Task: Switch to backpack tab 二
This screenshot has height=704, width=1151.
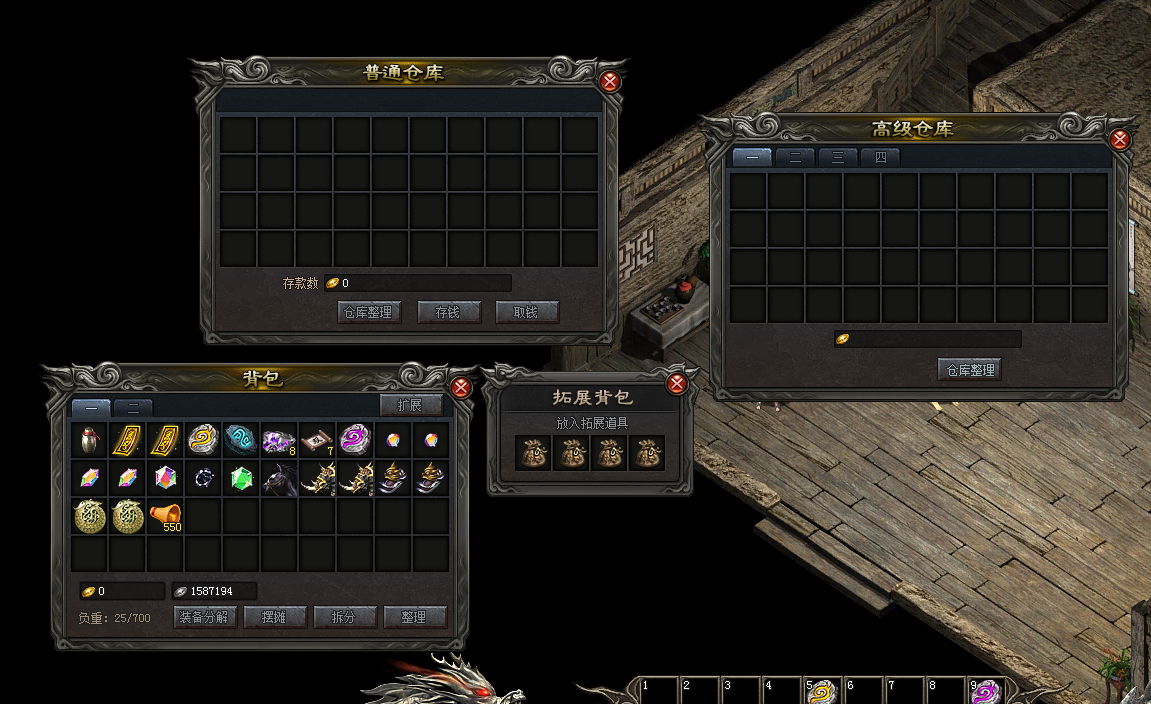Action: point(132,407)
